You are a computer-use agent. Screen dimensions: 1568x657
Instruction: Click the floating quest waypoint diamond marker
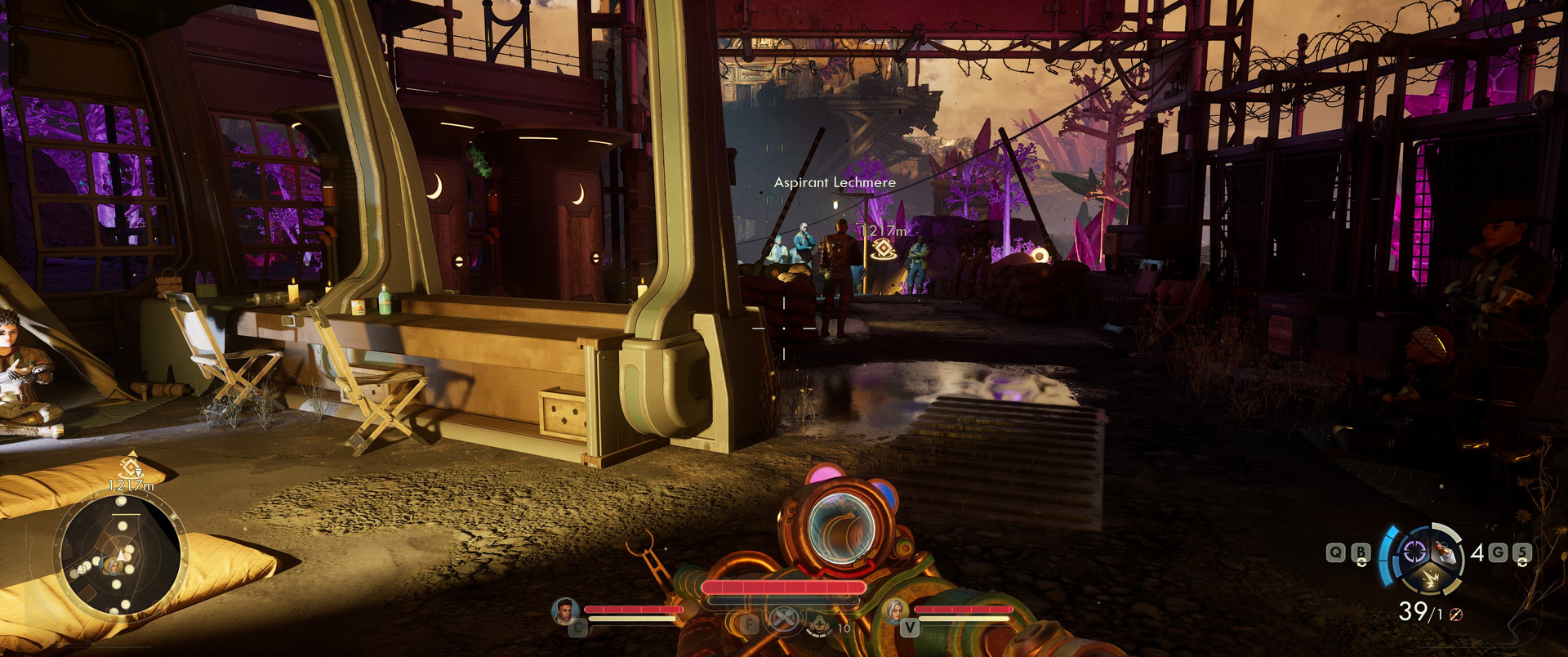[883, 249]
